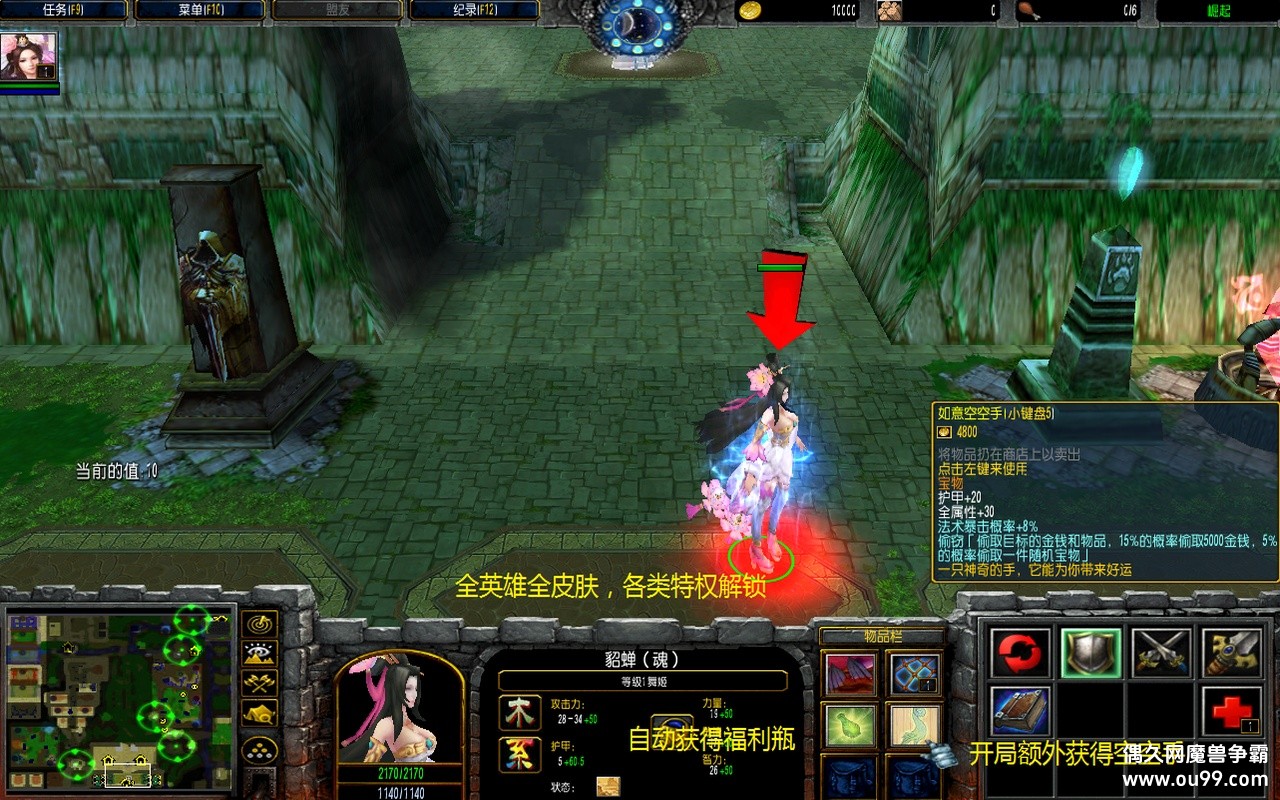This screenshot has width=1280, height=800.
Task: Click the hero's 3D portrait in the panel
Action: coord(399,710)
